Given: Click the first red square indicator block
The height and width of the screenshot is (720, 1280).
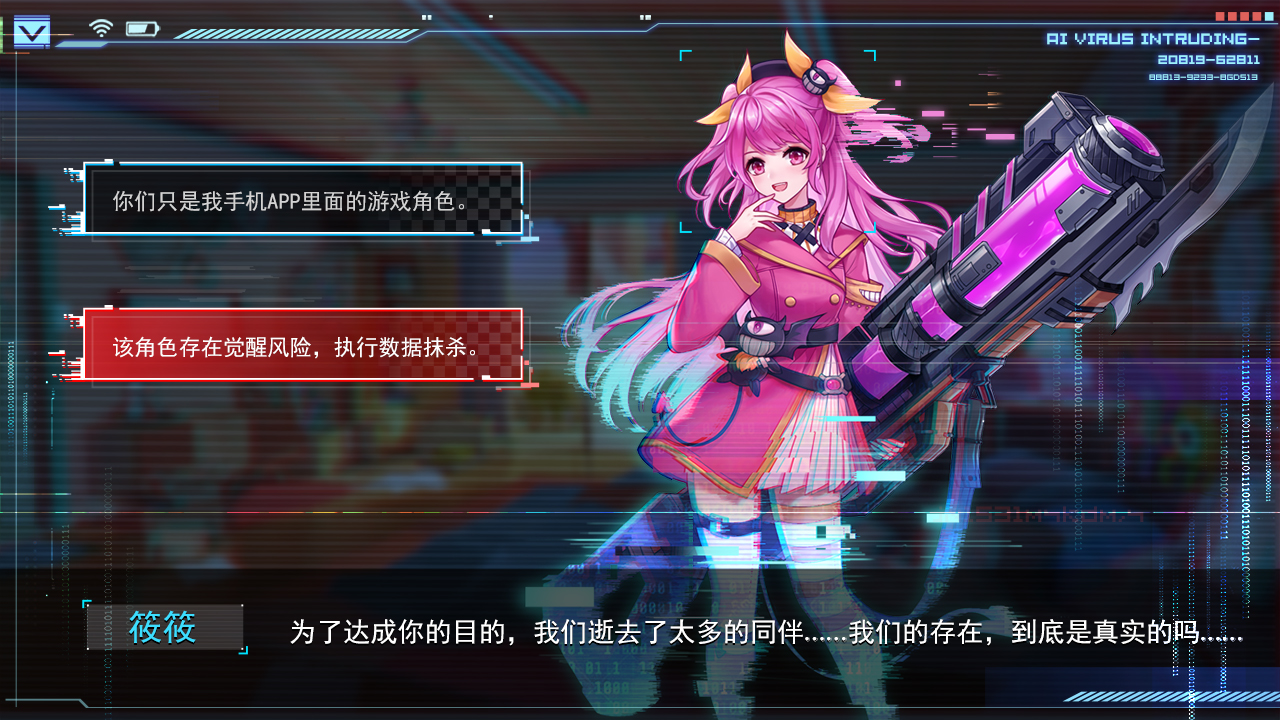Looking at the screenshot, I should (x=1218, y=16).
